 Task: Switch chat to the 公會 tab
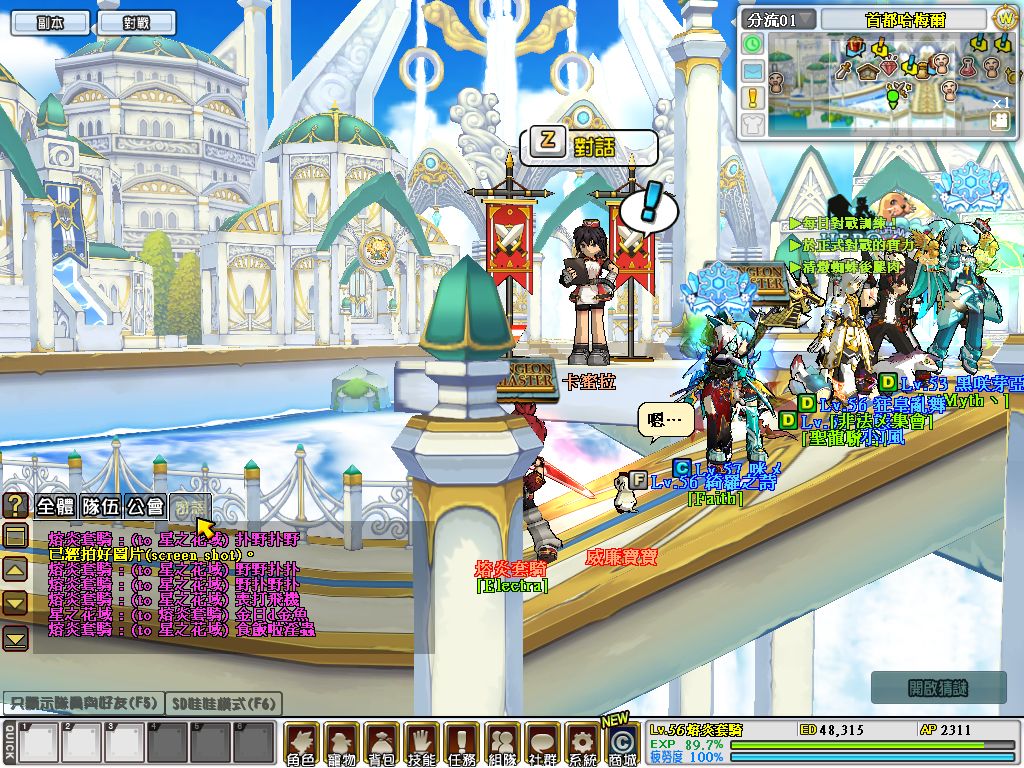tap(145, 506)
